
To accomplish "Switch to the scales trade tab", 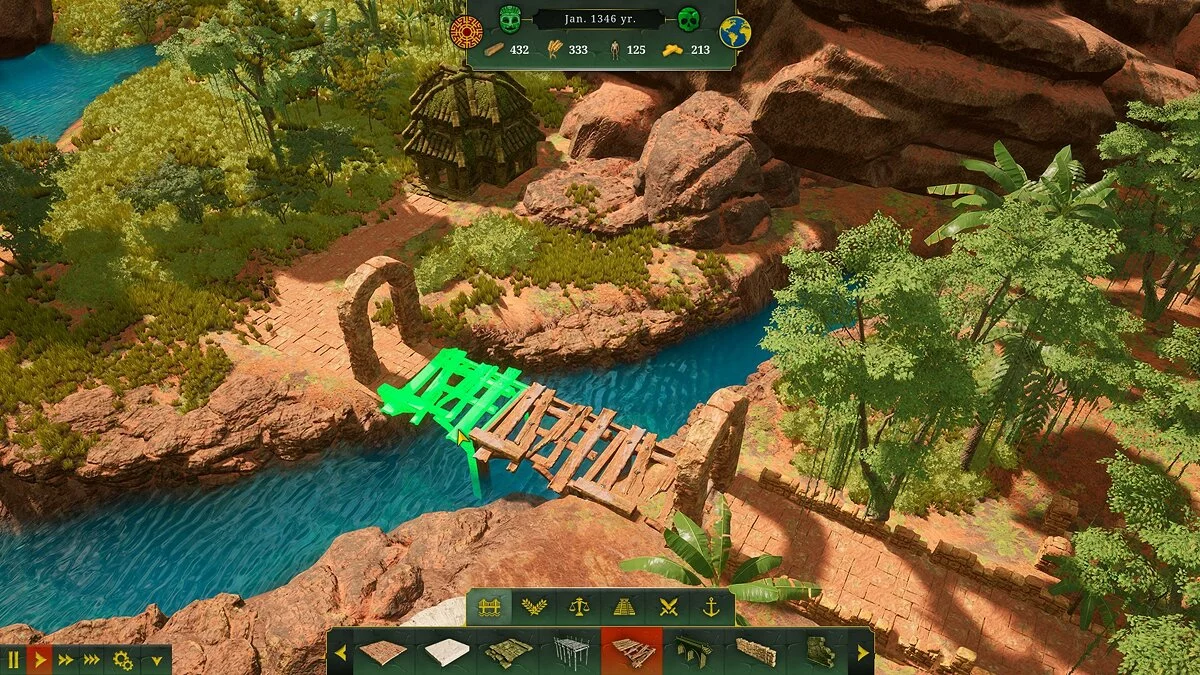I will pos(578,608).
